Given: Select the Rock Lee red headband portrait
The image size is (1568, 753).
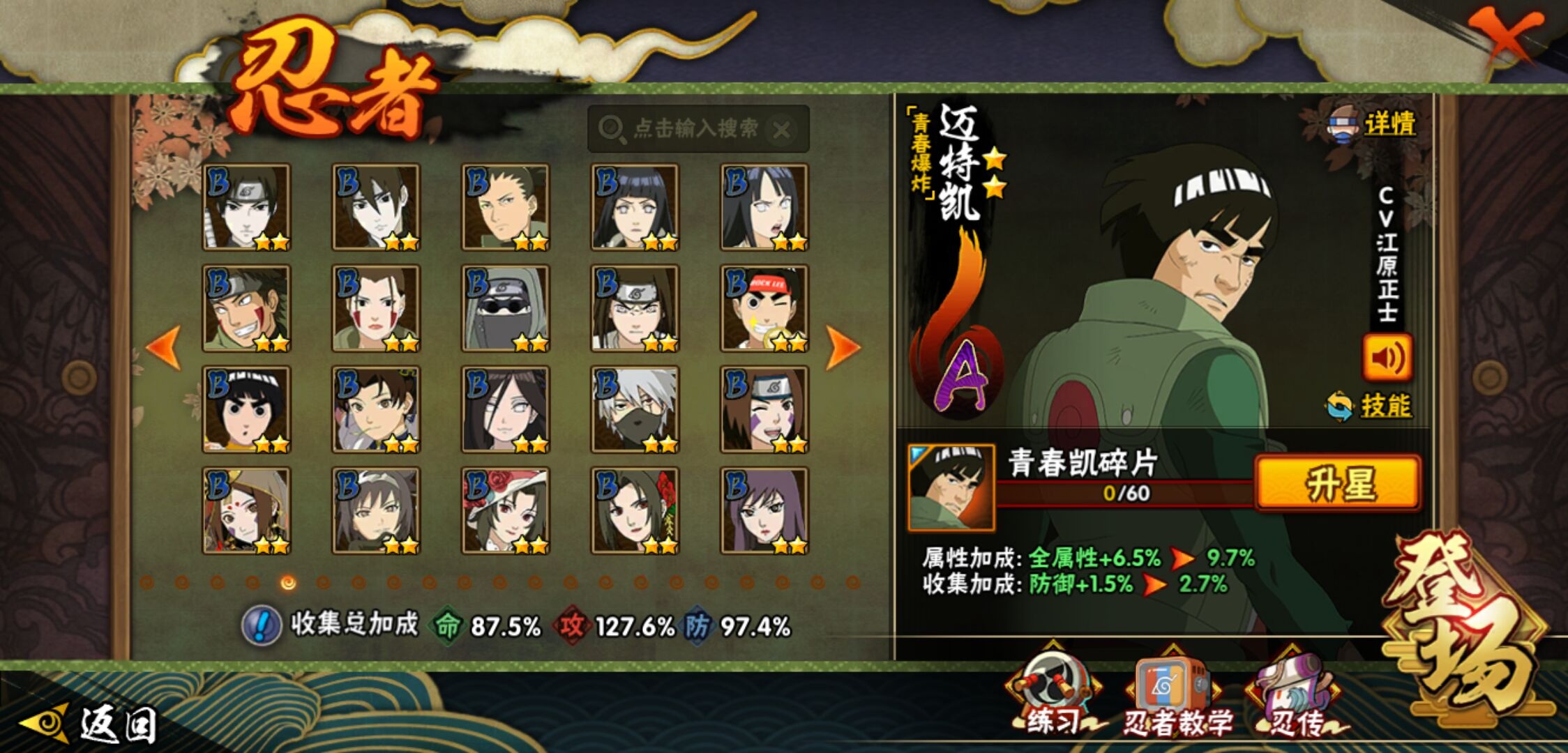Looking at the screenshot, I should coord(764,308).
